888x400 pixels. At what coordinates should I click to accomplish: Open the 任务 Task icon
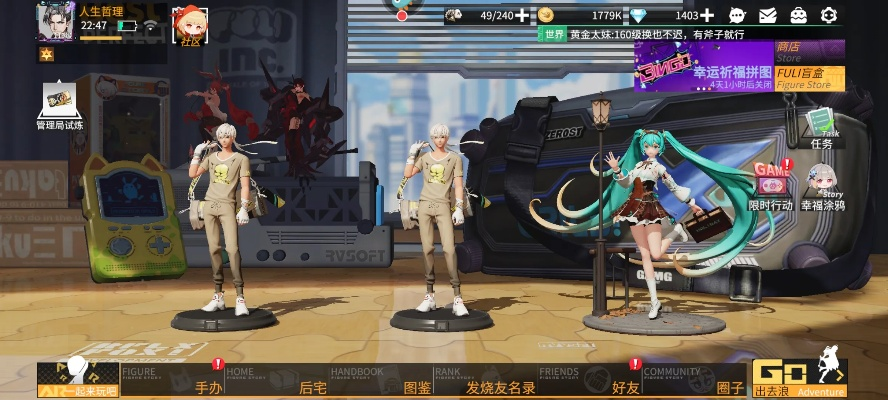coord(822,128)
